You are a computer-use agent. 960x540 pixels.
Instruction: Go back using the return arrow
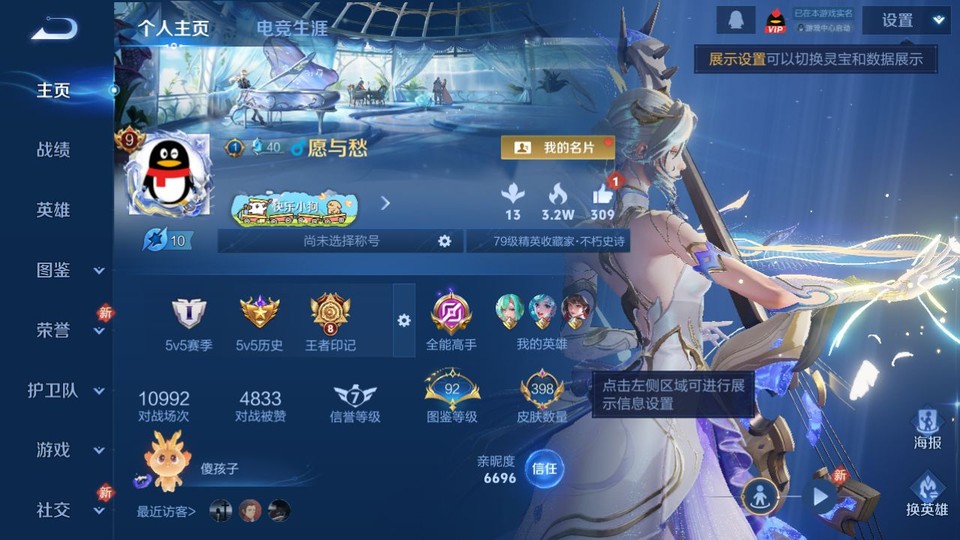pos(54,28)
